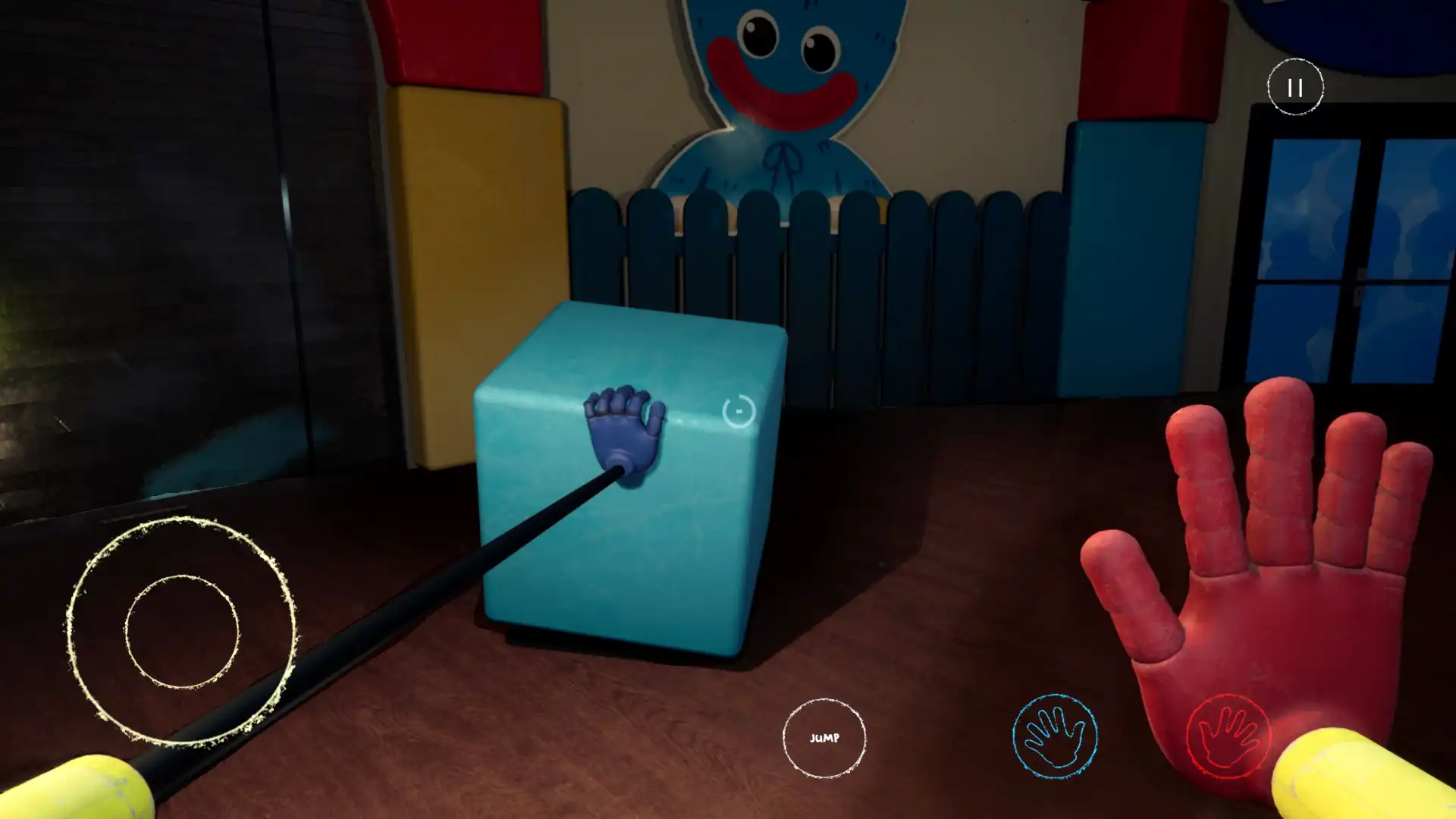Release the grabbed cube via the blue hand button
1456x819 pixels.
1055,734
